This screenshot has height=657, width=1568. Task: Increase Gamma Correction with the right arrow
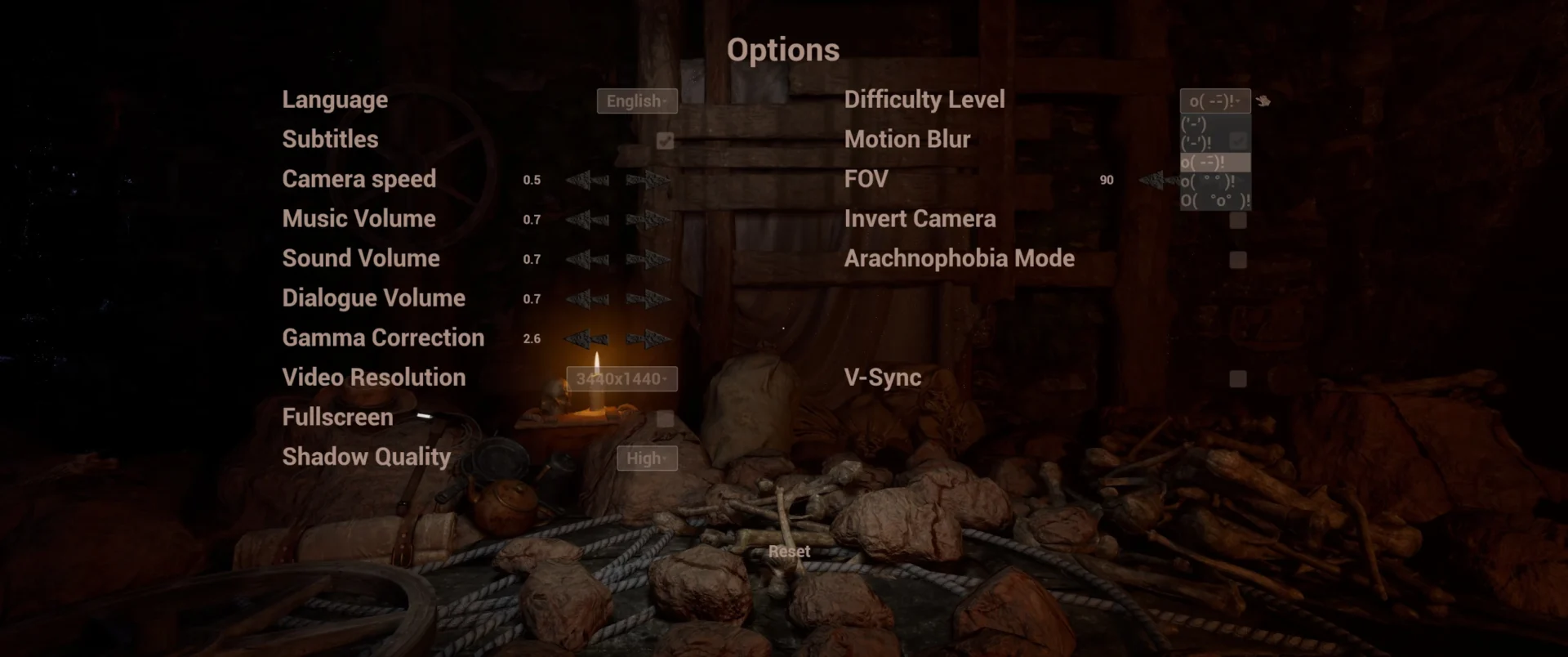(648, 338)
